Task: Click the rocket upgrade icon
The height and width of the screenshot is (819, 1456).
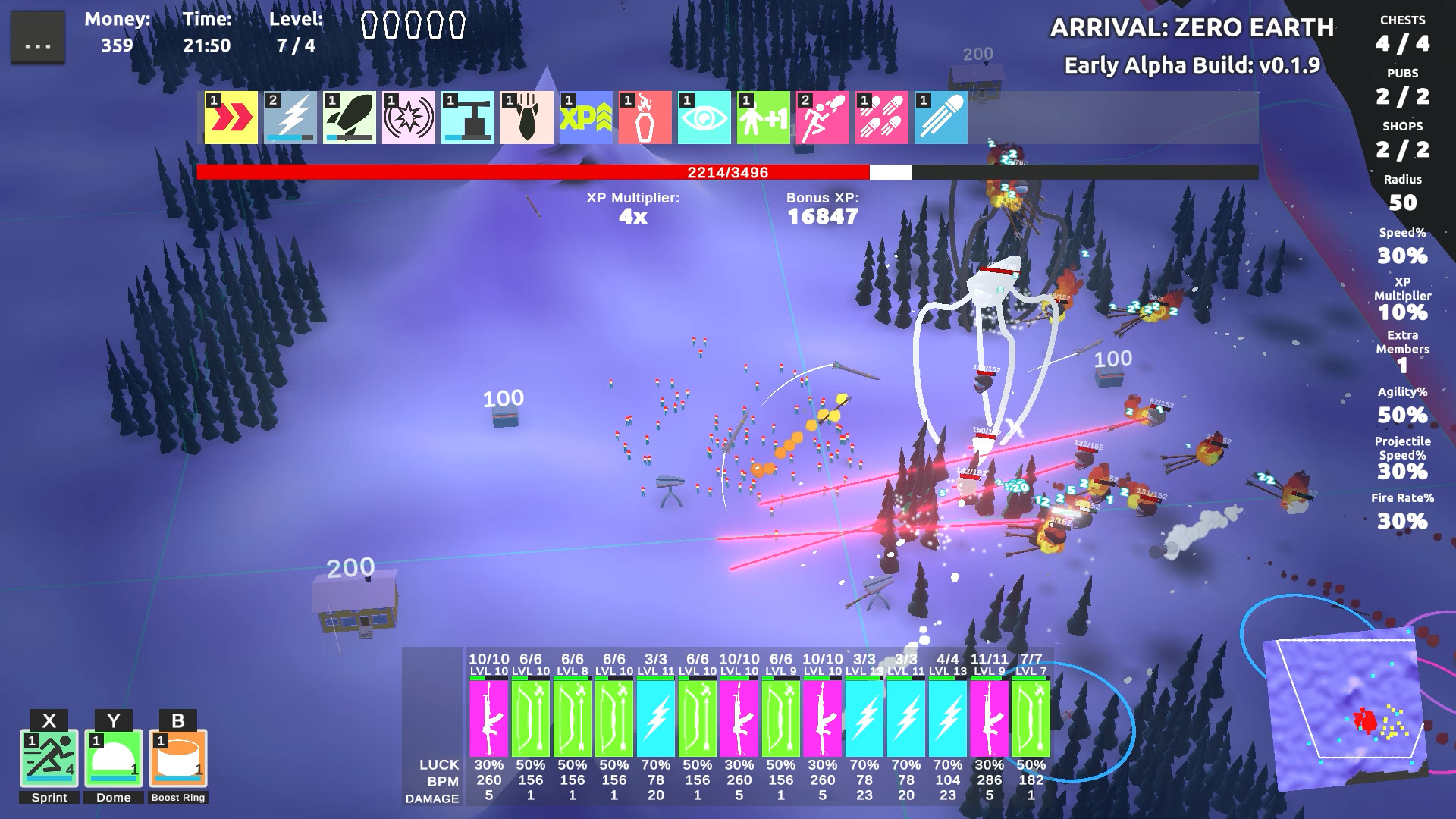Action: pyautogui.click(x=348, y=118)
